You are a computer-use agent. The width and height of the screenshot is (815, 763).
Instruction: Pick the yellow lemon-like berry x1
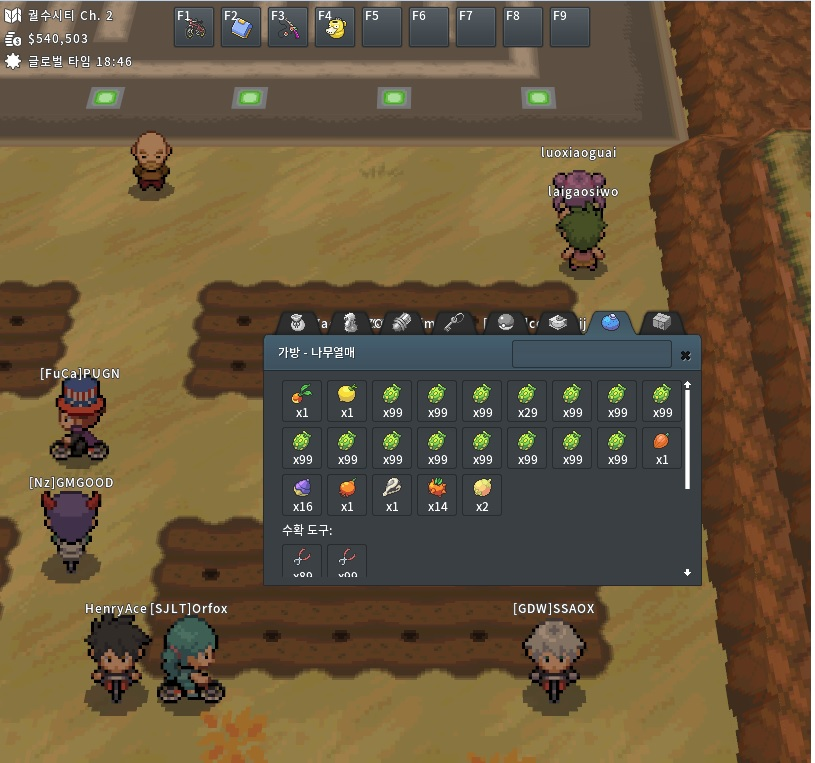coord(347,400)
